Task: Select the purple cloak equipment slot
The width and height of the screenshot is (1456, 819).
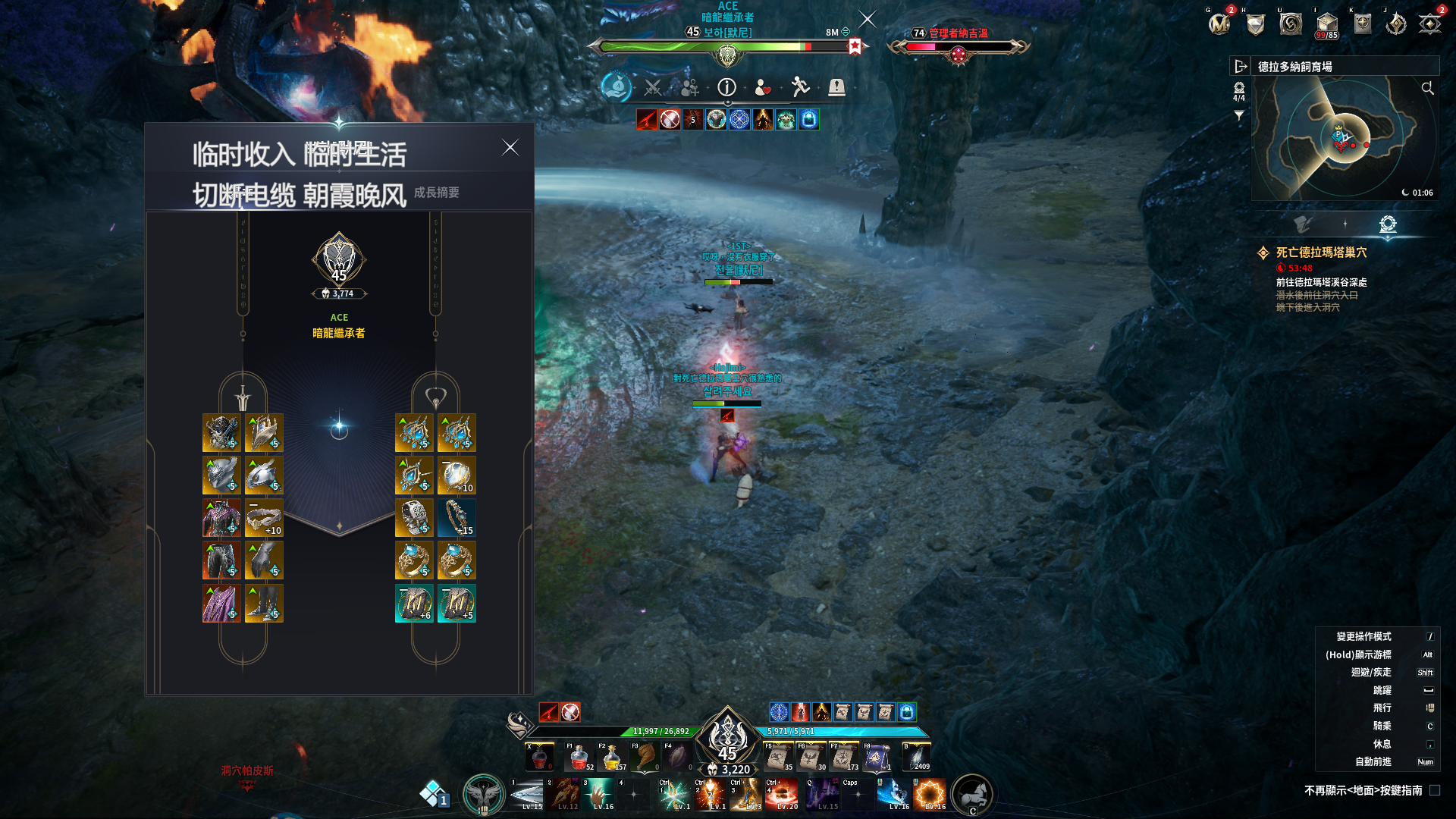Action: (x=221, y=604)
